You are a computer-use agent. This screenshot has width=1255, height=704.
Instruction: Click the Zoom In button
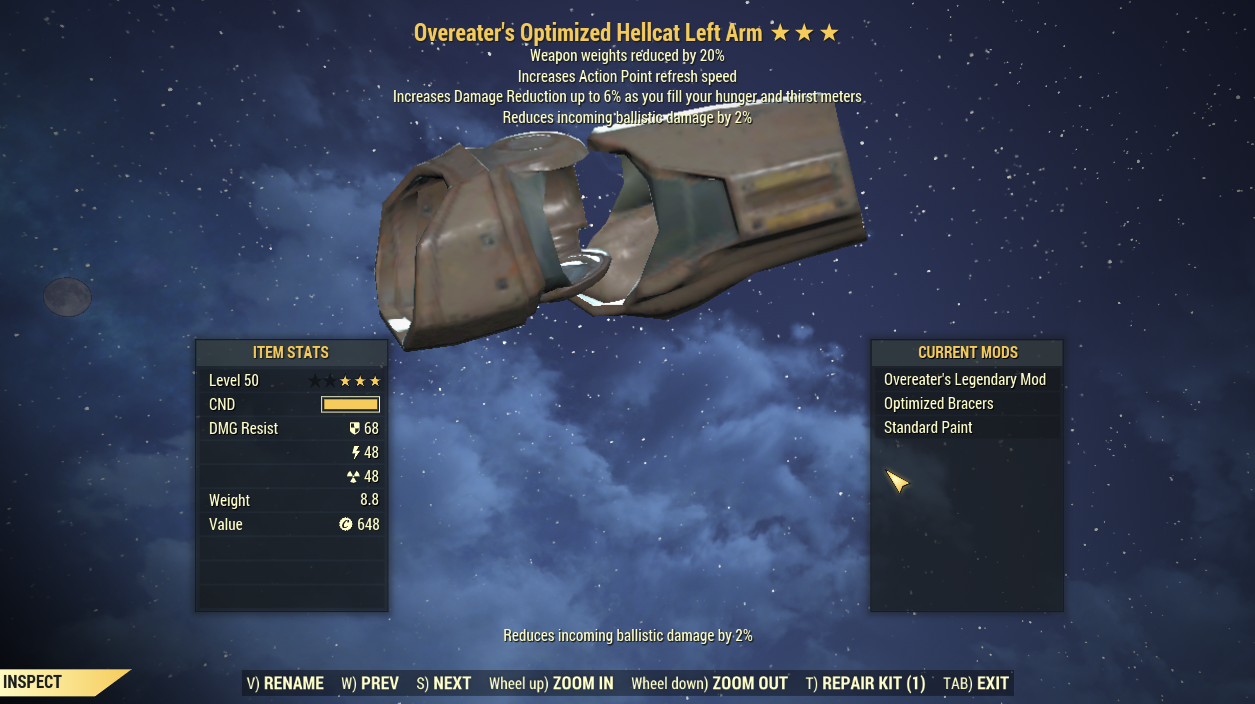[551, 684]
